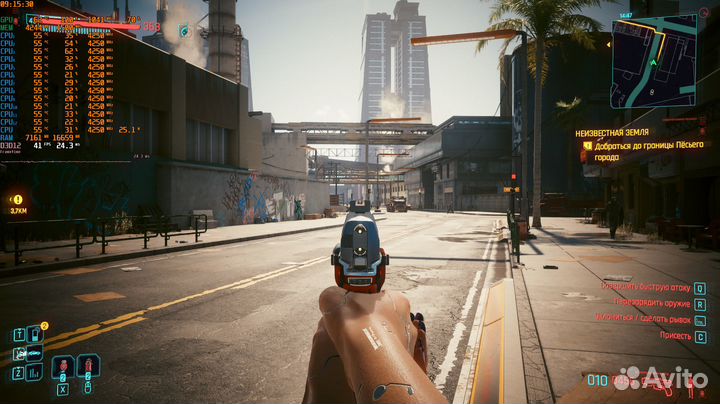Select the tracked quest objective about Пёсьего города
This screenshot has height=404, width=720.
[x=649, y=149]
